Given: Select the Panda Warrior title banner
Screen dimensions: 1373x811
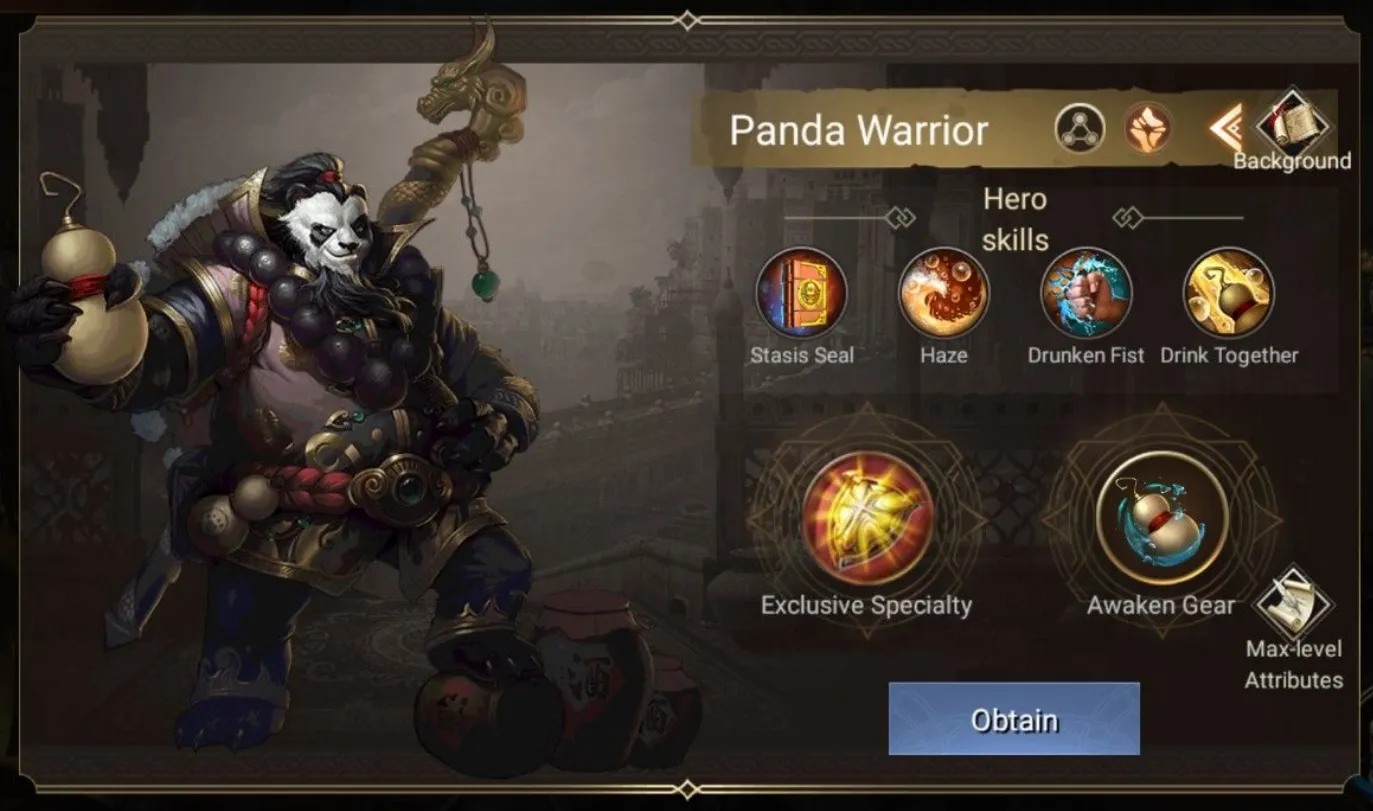Looking at the screenshot, I should click(x=860, y=130).
